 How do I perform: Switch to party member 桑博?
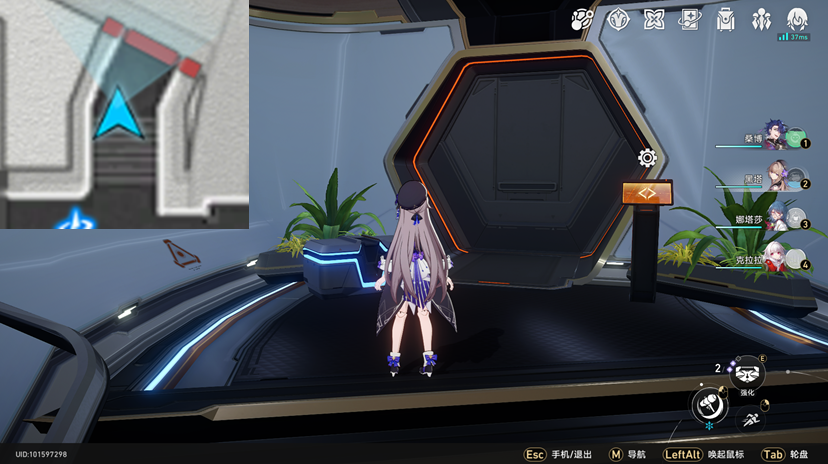click(774, 138)
